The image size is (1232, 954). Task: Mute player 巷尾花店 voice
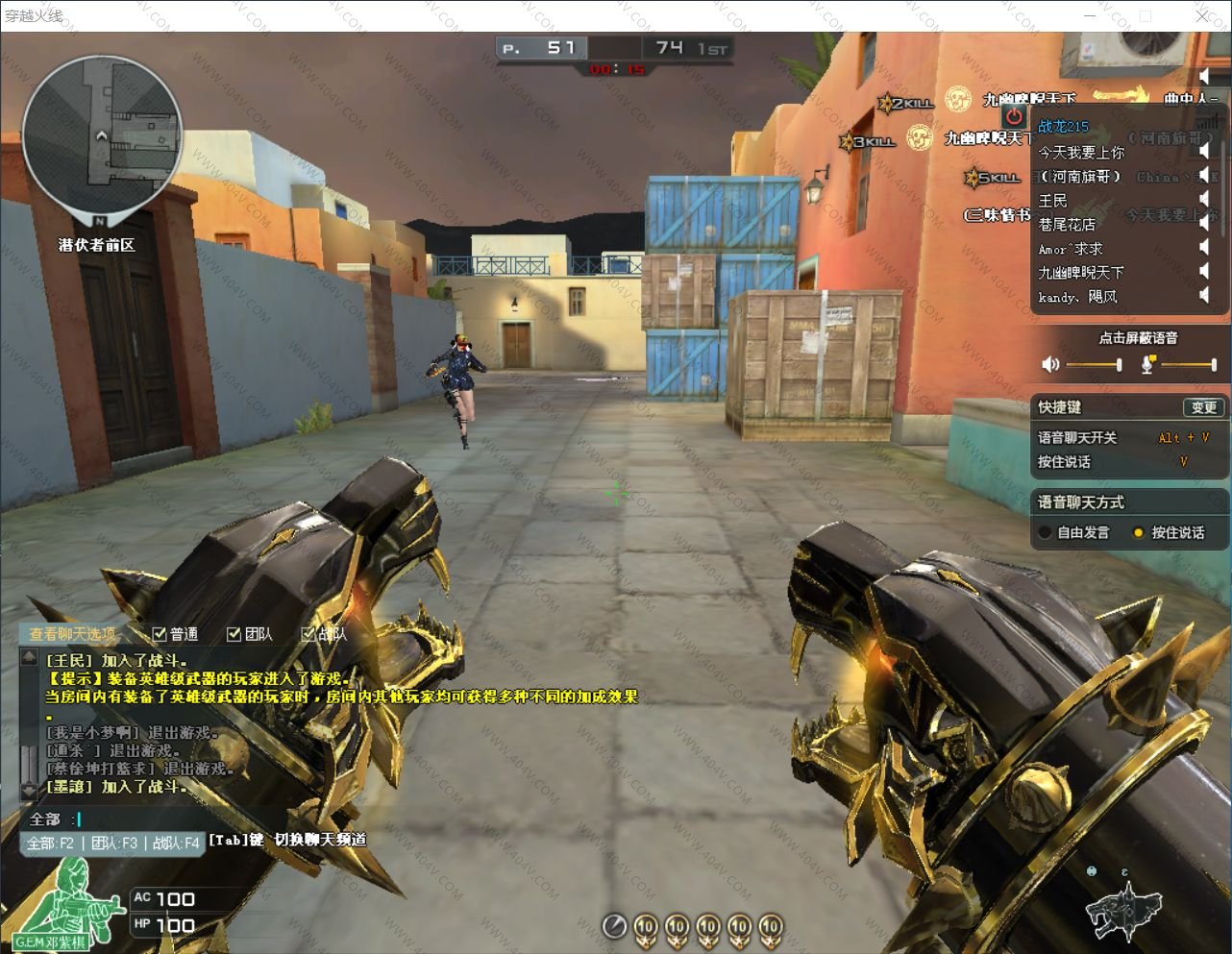tap(1203, 225)
